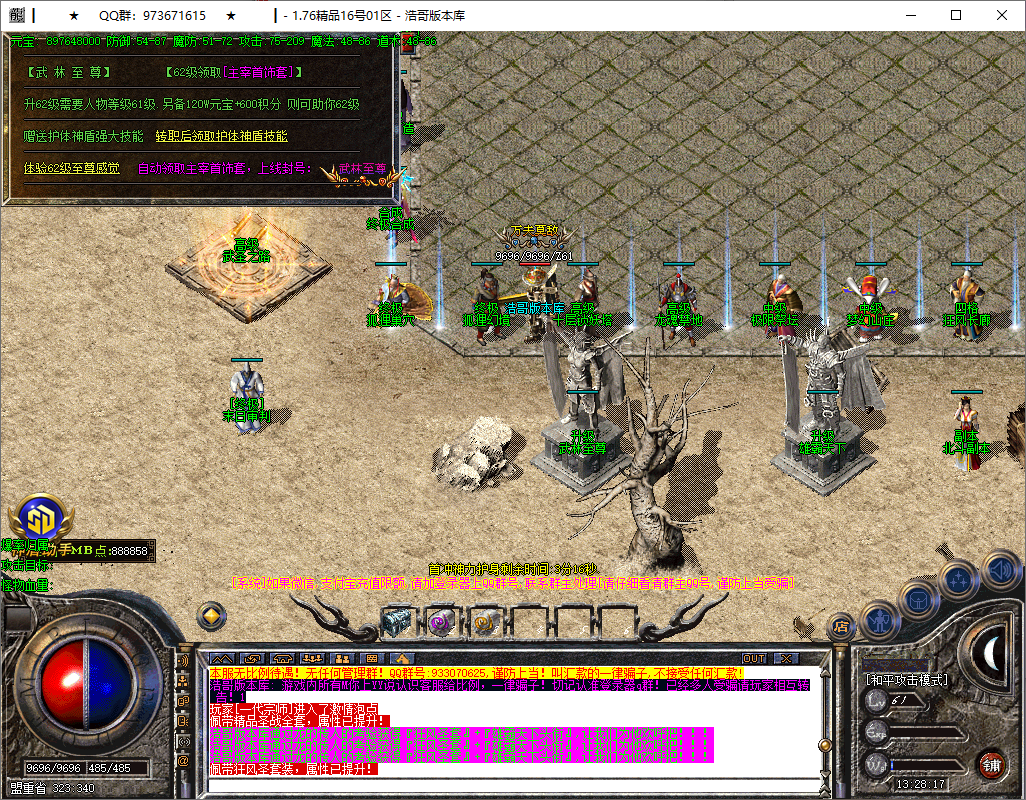Select the 体验62级至尊感觉 option

(71, 168)
